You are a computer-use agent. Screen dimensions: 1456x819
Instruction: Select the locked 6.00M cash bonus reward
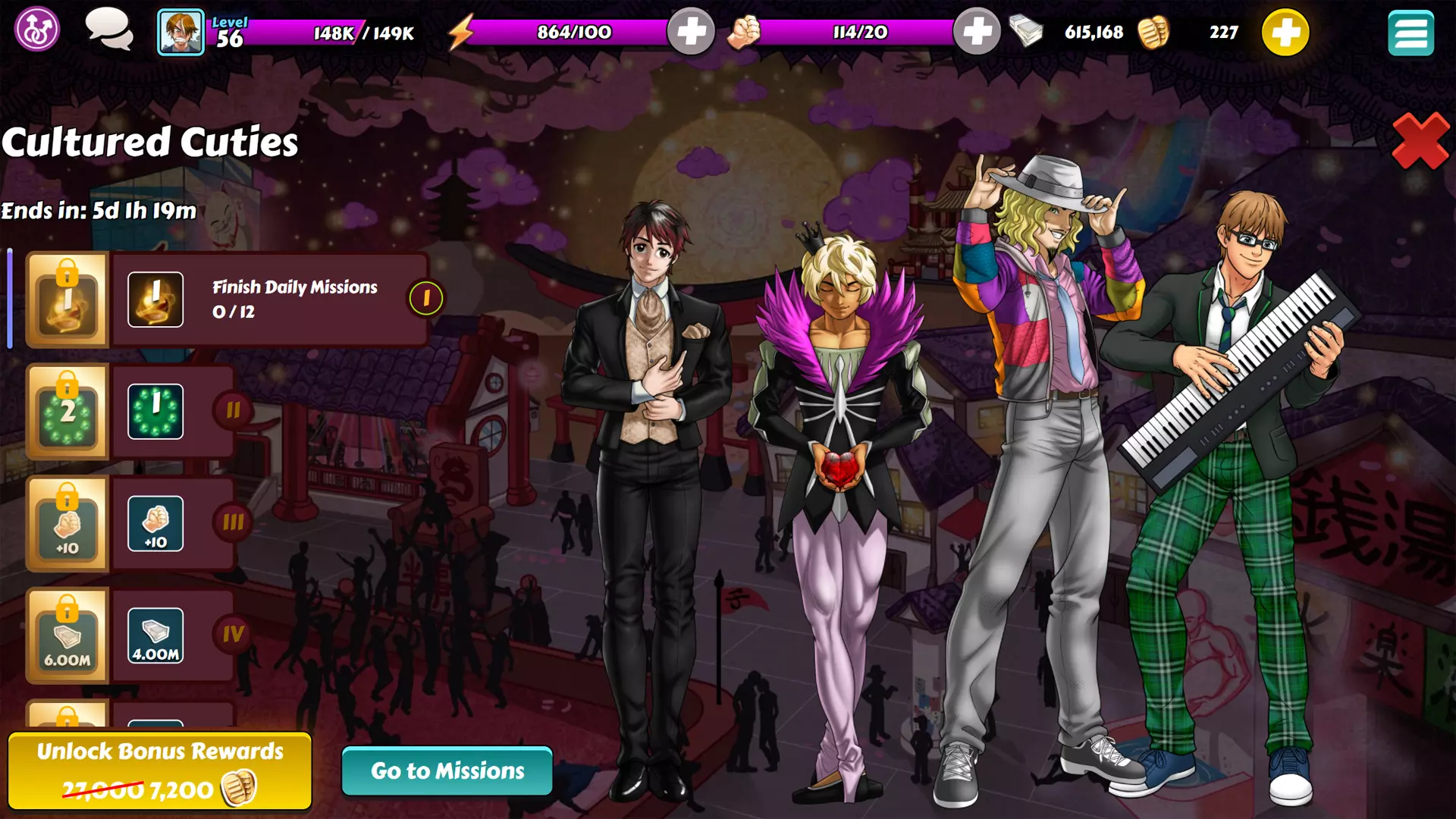[x=67, y=635]
